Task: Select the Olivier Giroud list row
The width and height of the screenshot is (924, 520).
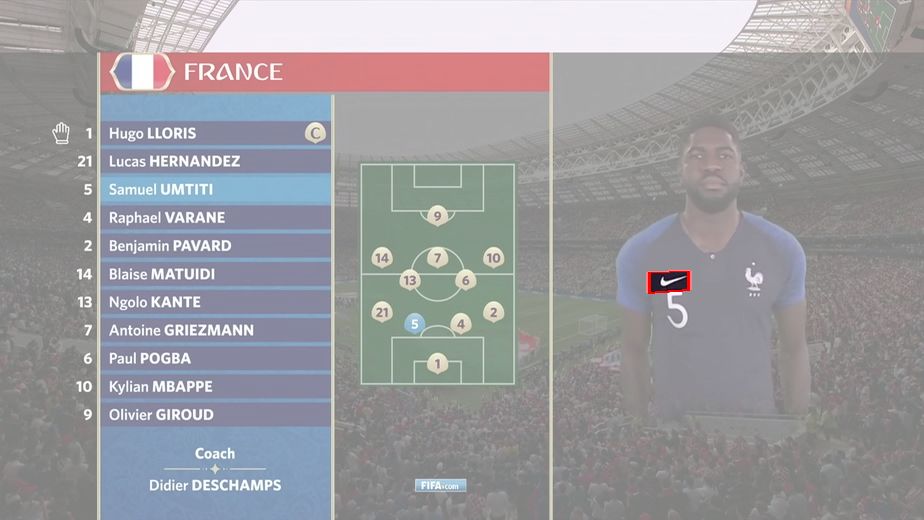Action: (215, 414)
